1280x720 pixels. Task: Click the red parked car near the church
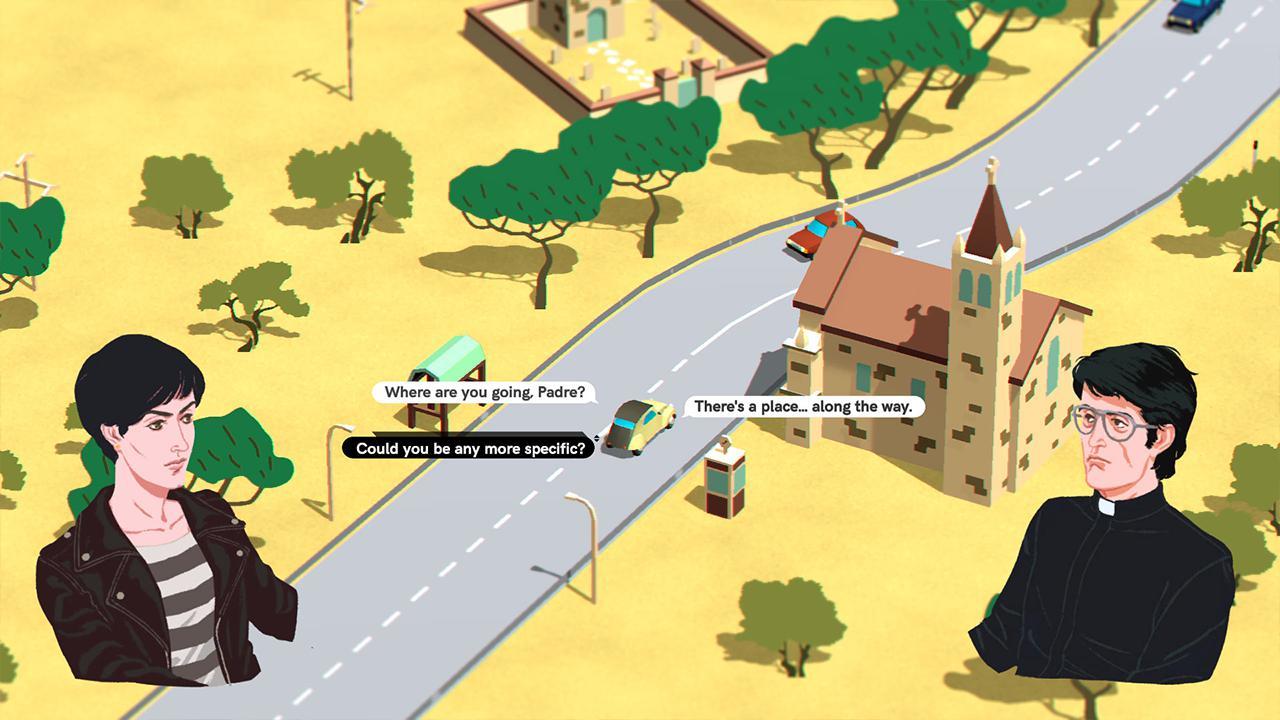817,235
